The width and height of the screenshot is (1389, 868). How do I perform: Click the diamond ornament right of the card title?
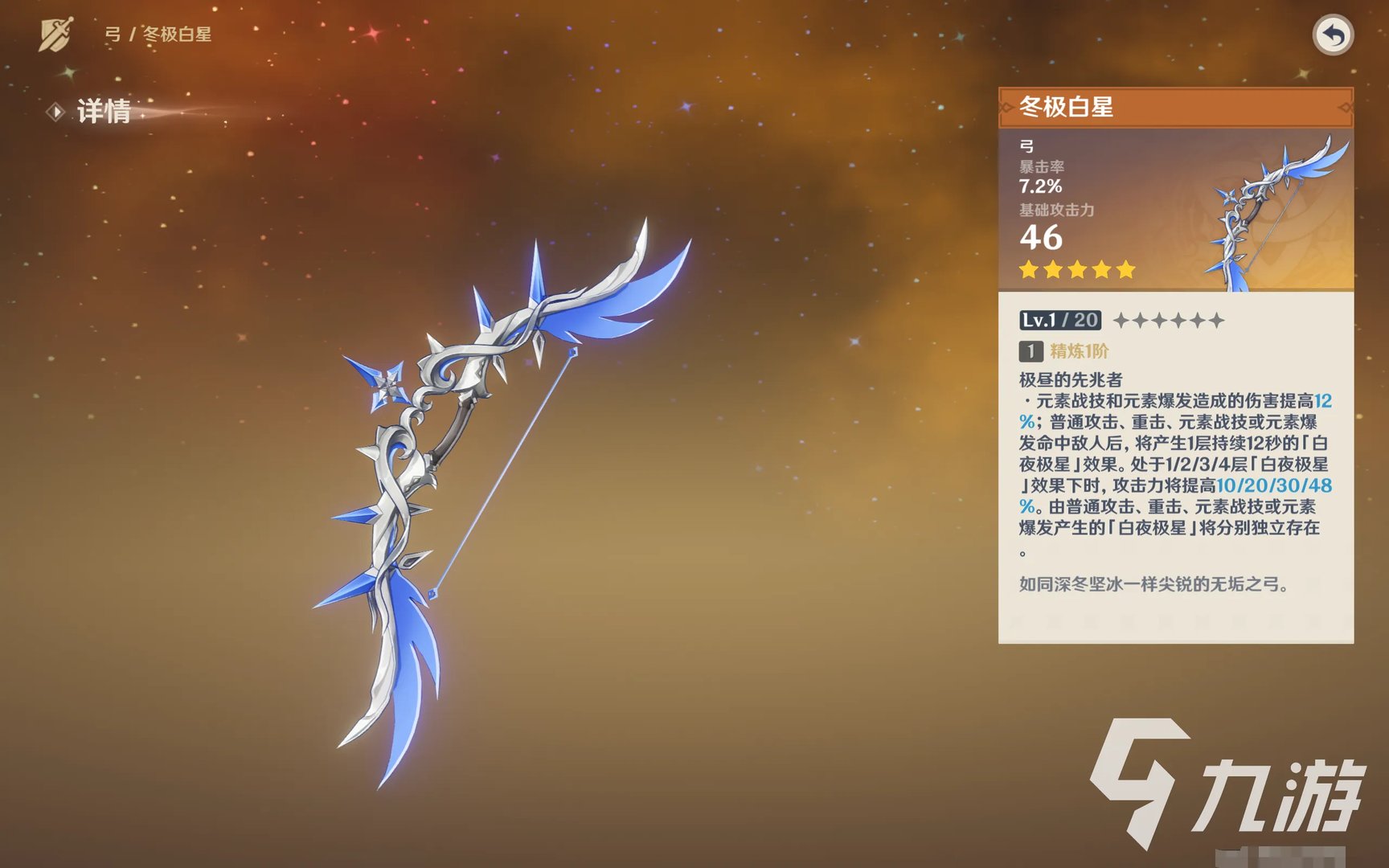(1346, 108)
